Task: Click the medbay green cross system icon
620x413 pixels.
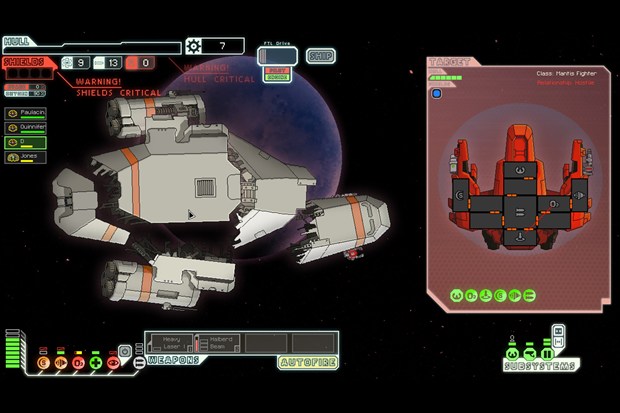Action: [x=95, y=362]
